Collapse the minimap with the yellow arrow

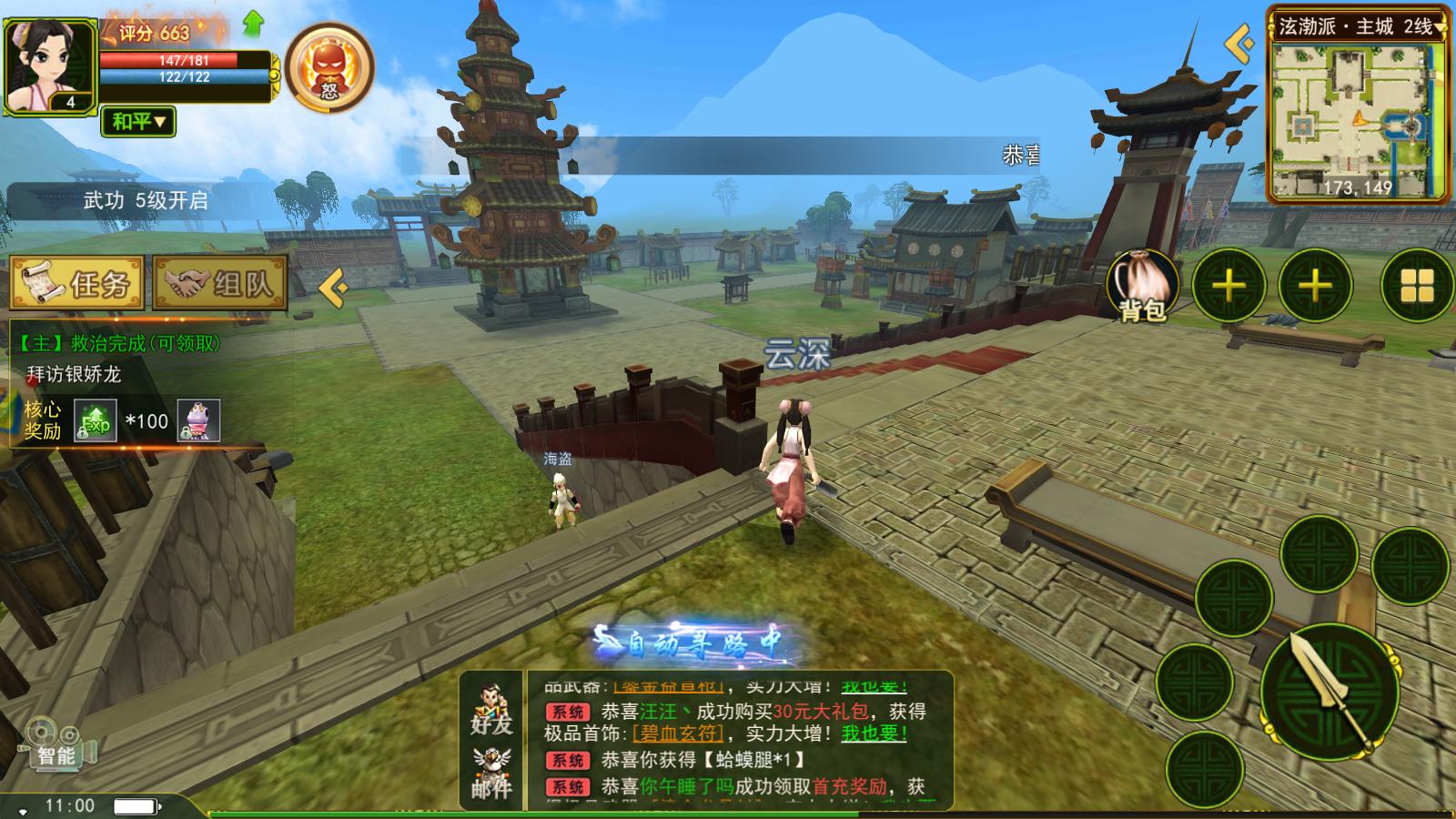1239,44
